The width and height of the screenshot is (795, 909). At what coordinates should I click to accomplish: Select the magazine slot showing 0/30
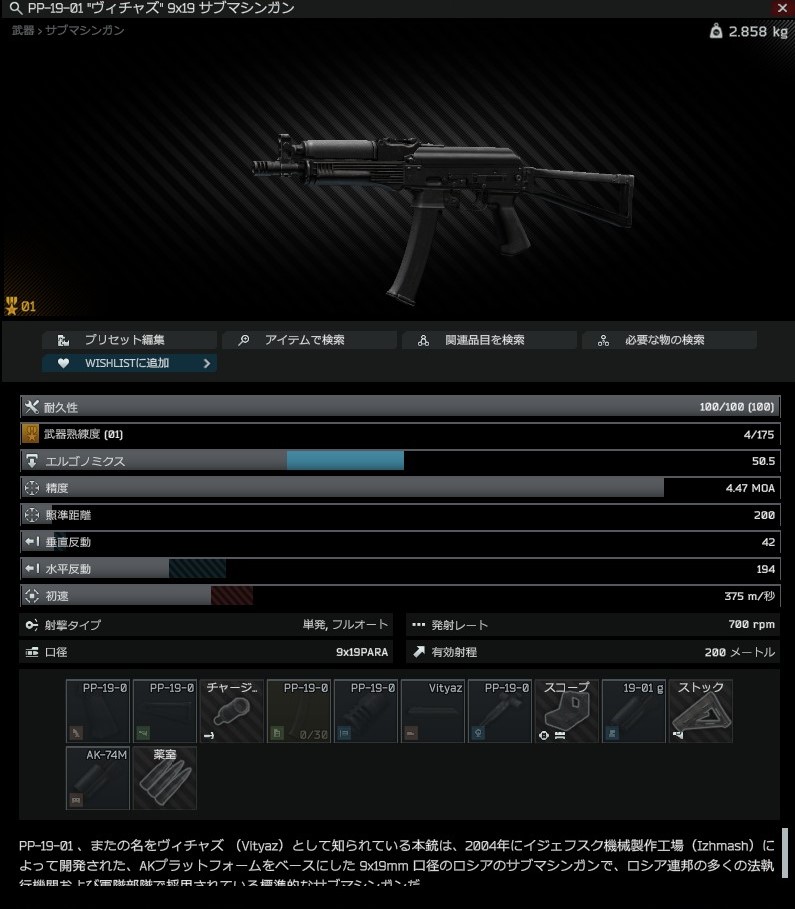299,711
